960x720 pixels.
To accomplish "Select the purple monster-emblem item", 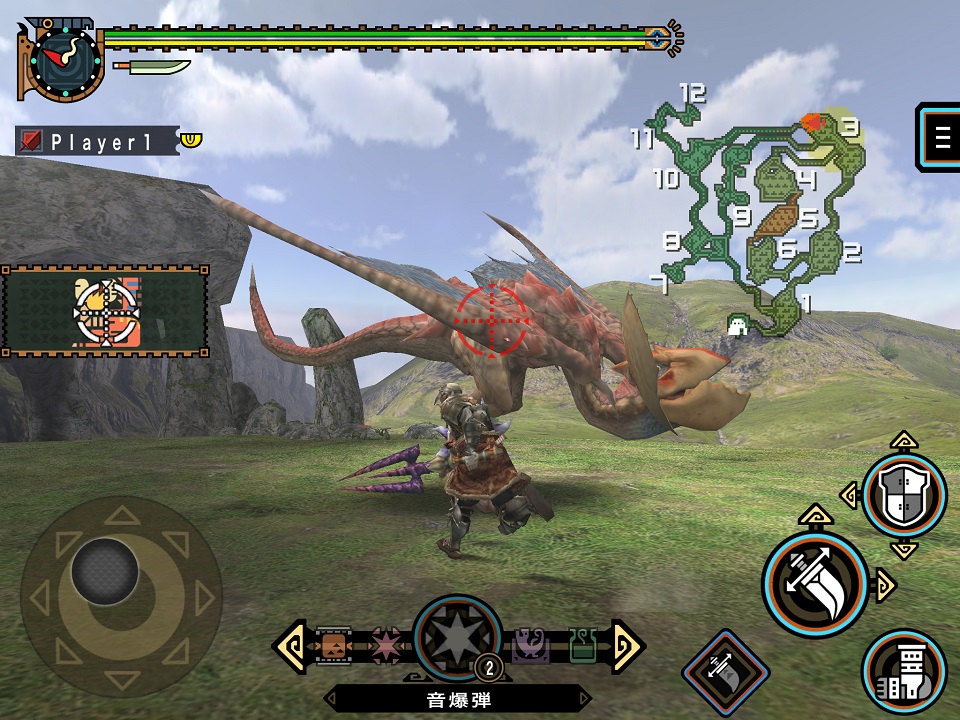I will 531,645.
